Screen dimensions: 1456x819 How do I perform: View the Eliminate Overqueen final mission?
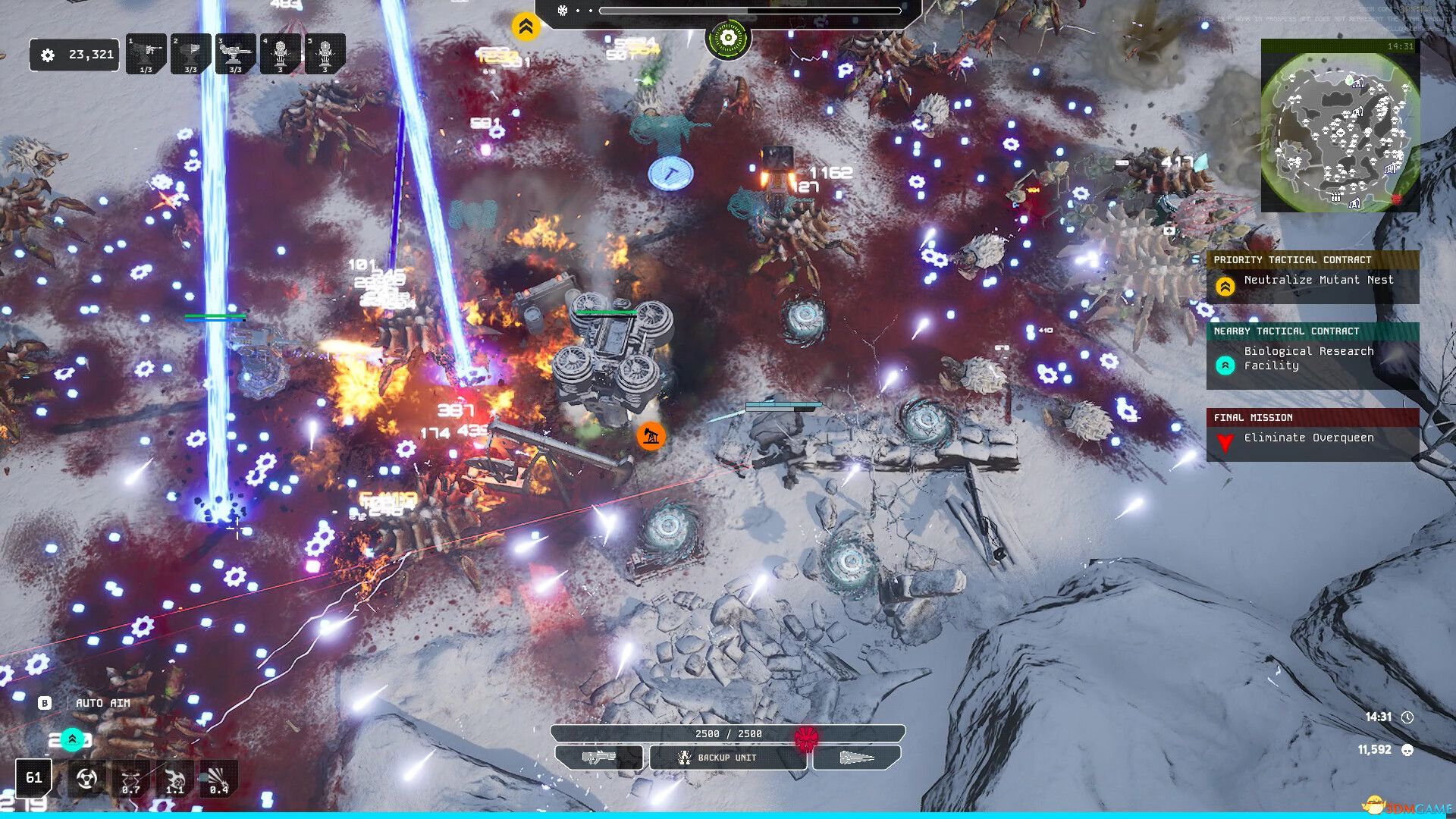point(1313,438)
